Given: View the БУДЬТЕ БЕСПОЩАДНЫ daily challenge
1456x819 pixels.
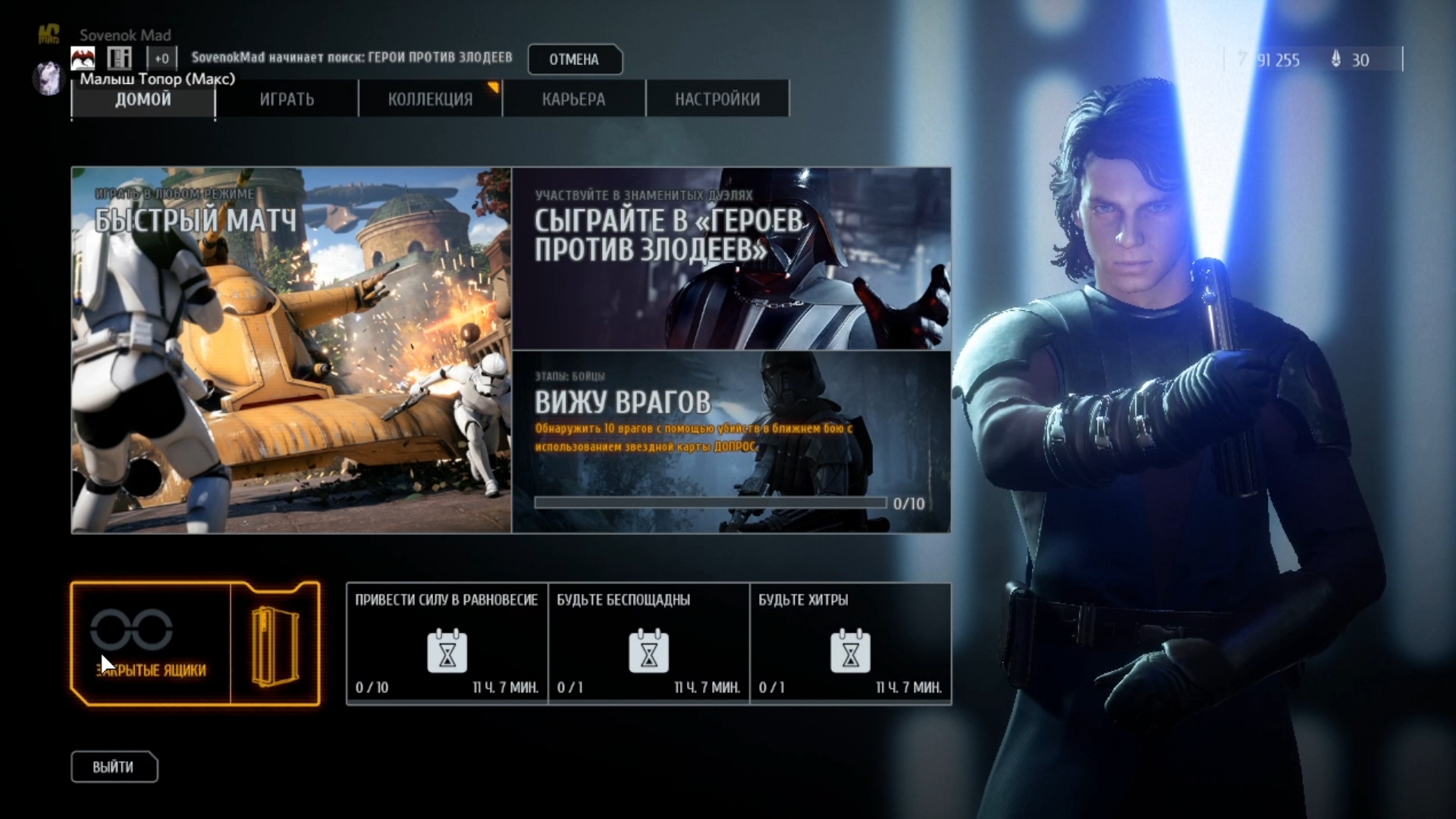Looking at the screenshot, I should point(648,644).
